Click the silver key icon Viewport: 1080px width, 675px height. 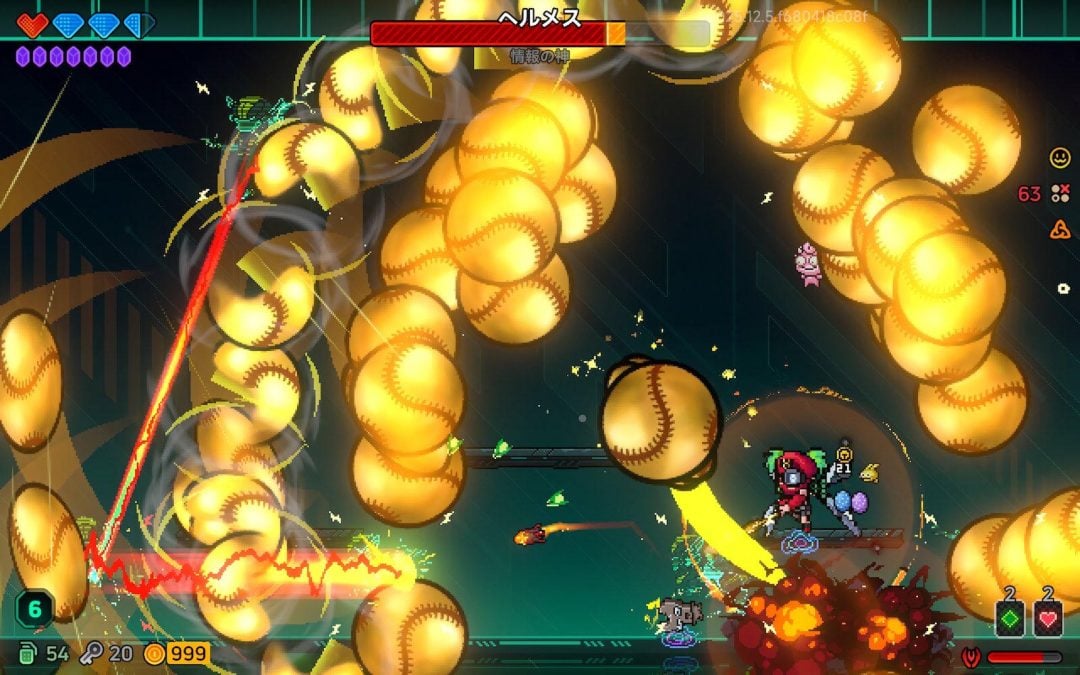[91, 654]
